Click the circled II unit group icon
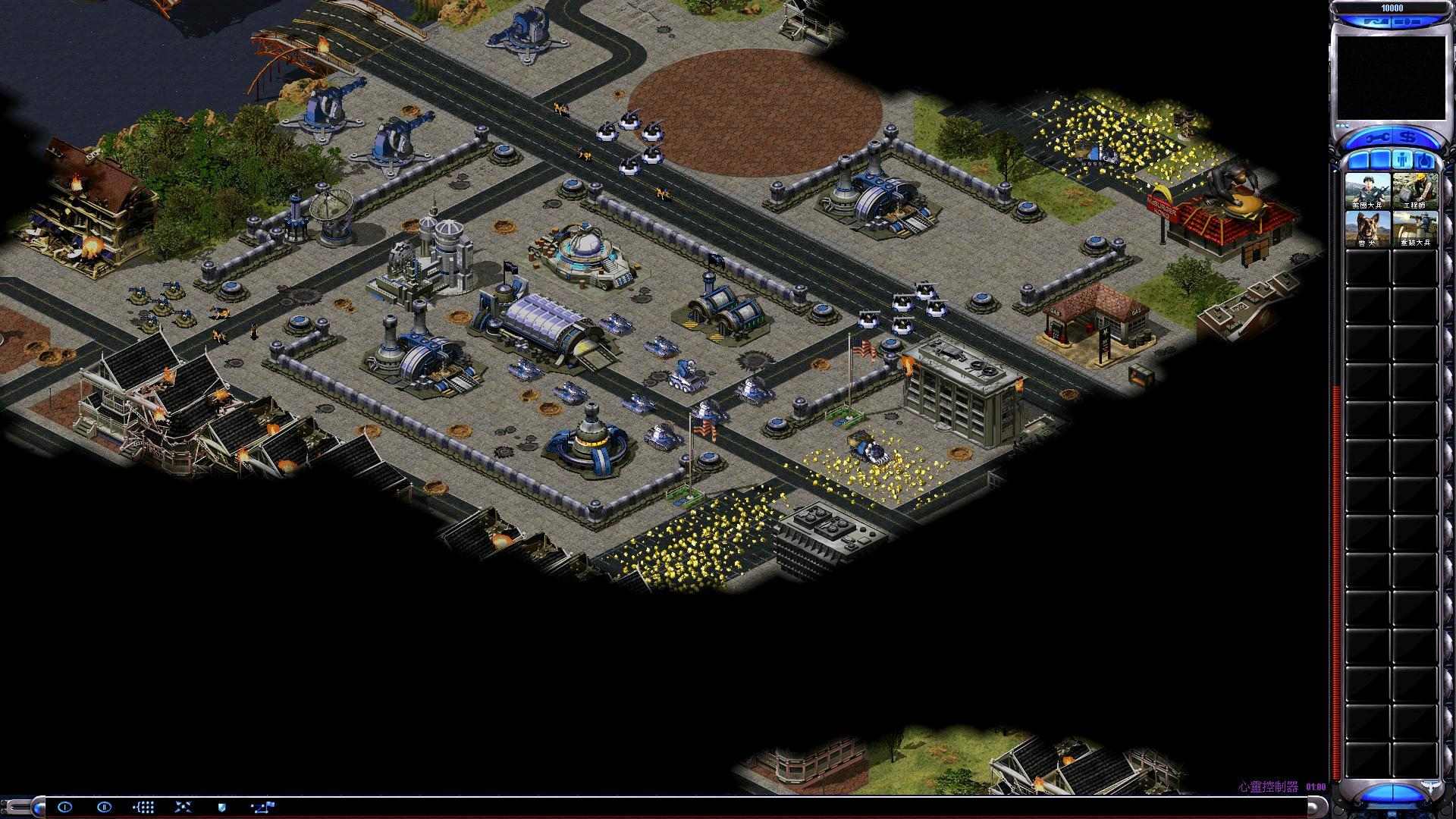1456x819 pixels. click(105, 806)
